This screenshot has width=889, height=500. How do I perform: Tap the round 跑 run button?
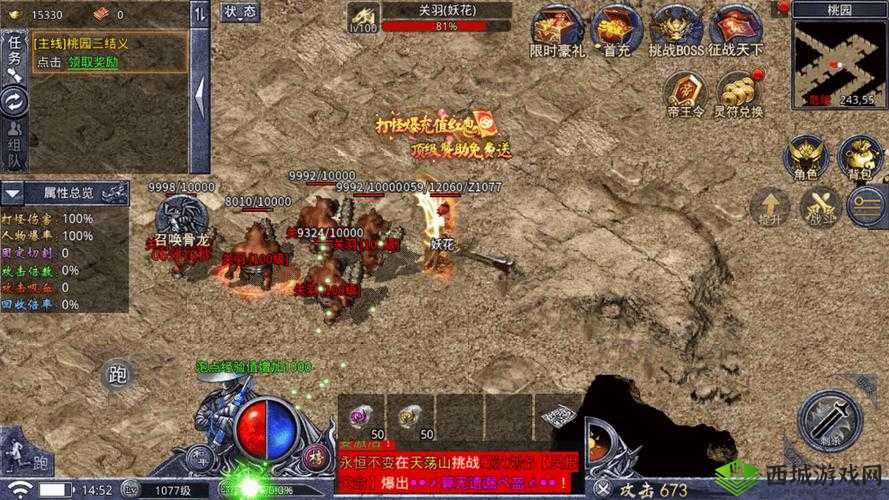coord(118,377)
